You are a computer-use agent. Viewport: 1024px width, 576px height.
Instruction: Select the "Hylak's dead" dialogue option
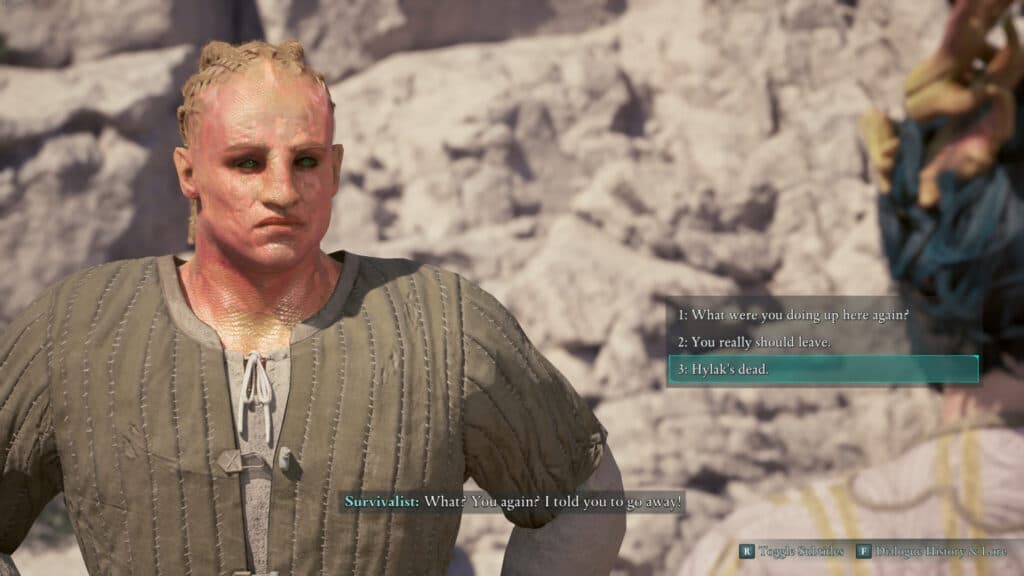[x=822, y=370]
